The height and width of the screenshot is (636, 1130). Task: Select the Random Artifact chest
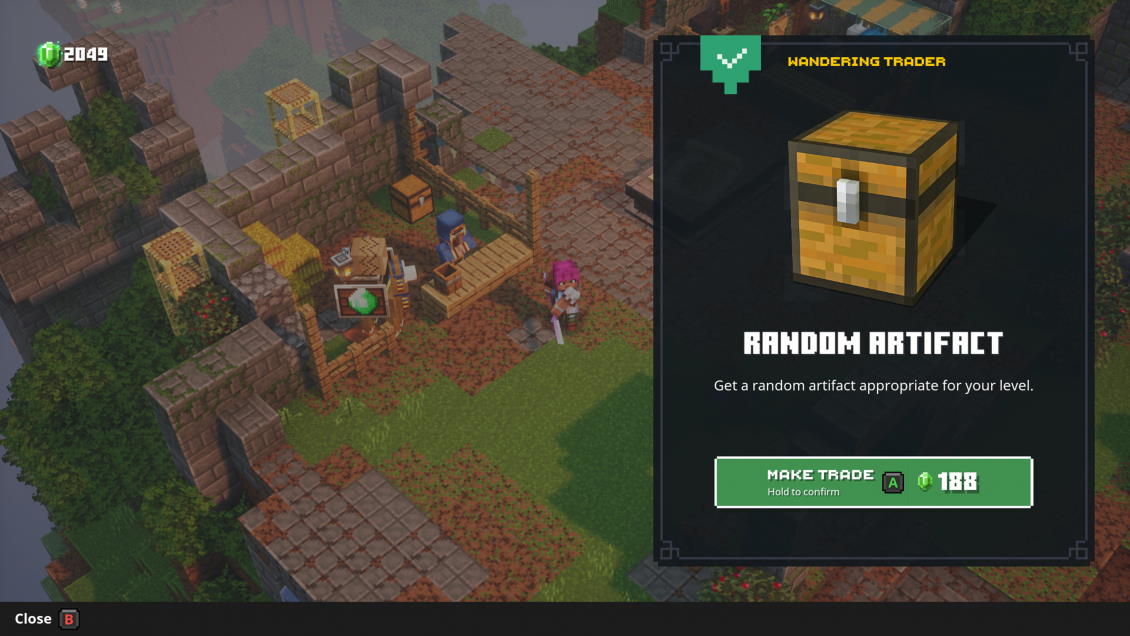(x=873, y=207)
